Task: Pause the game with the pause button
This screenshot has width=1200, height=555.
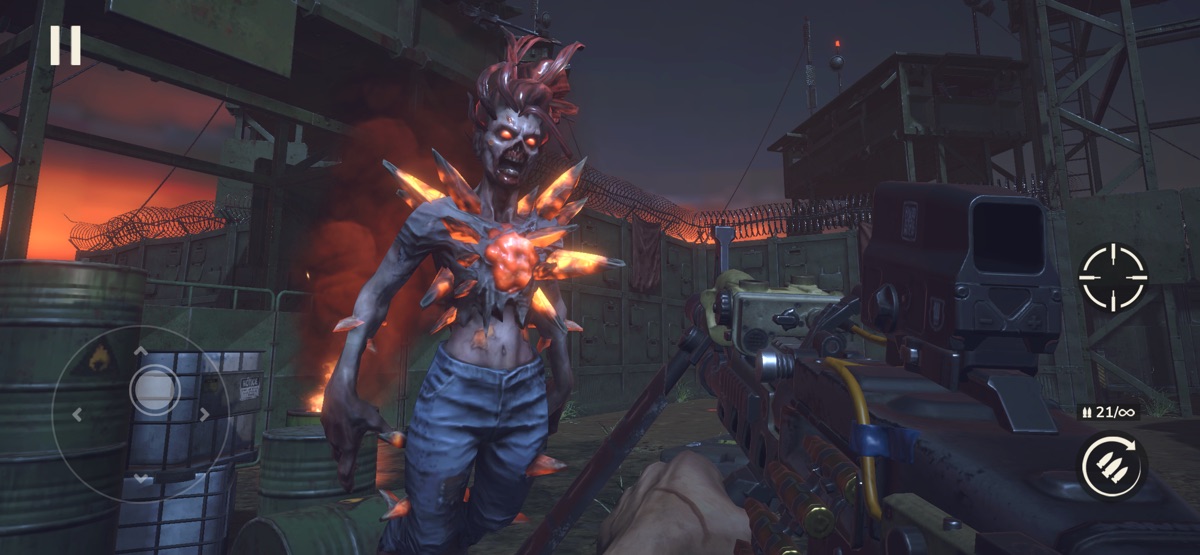Action: tap(65, 45)
